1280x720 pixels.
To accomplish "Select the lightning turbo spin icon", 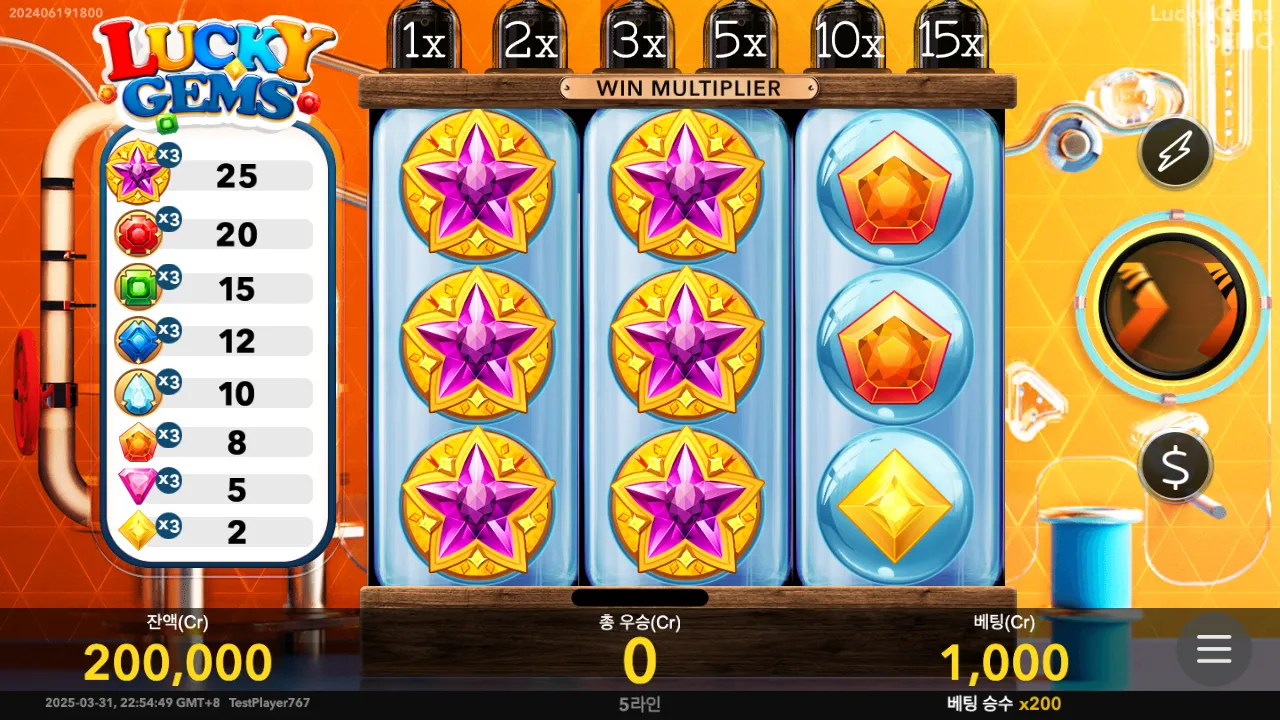I will pos(1175,153).
